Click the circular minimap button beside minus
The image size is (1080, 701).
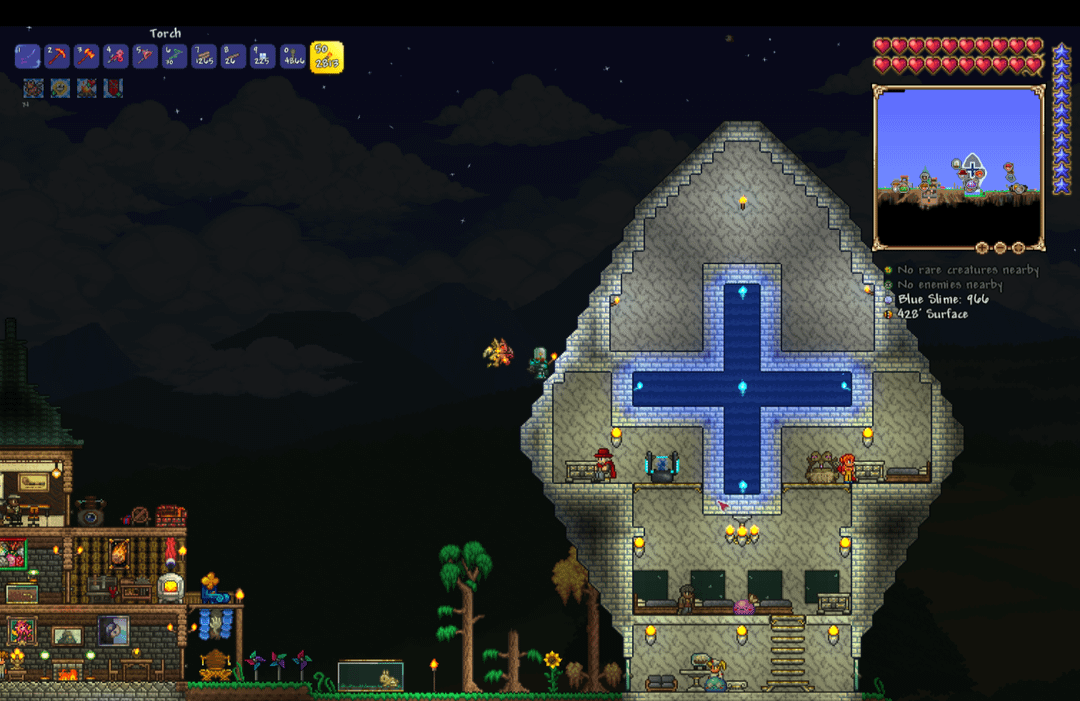(x=1018, y=247)
